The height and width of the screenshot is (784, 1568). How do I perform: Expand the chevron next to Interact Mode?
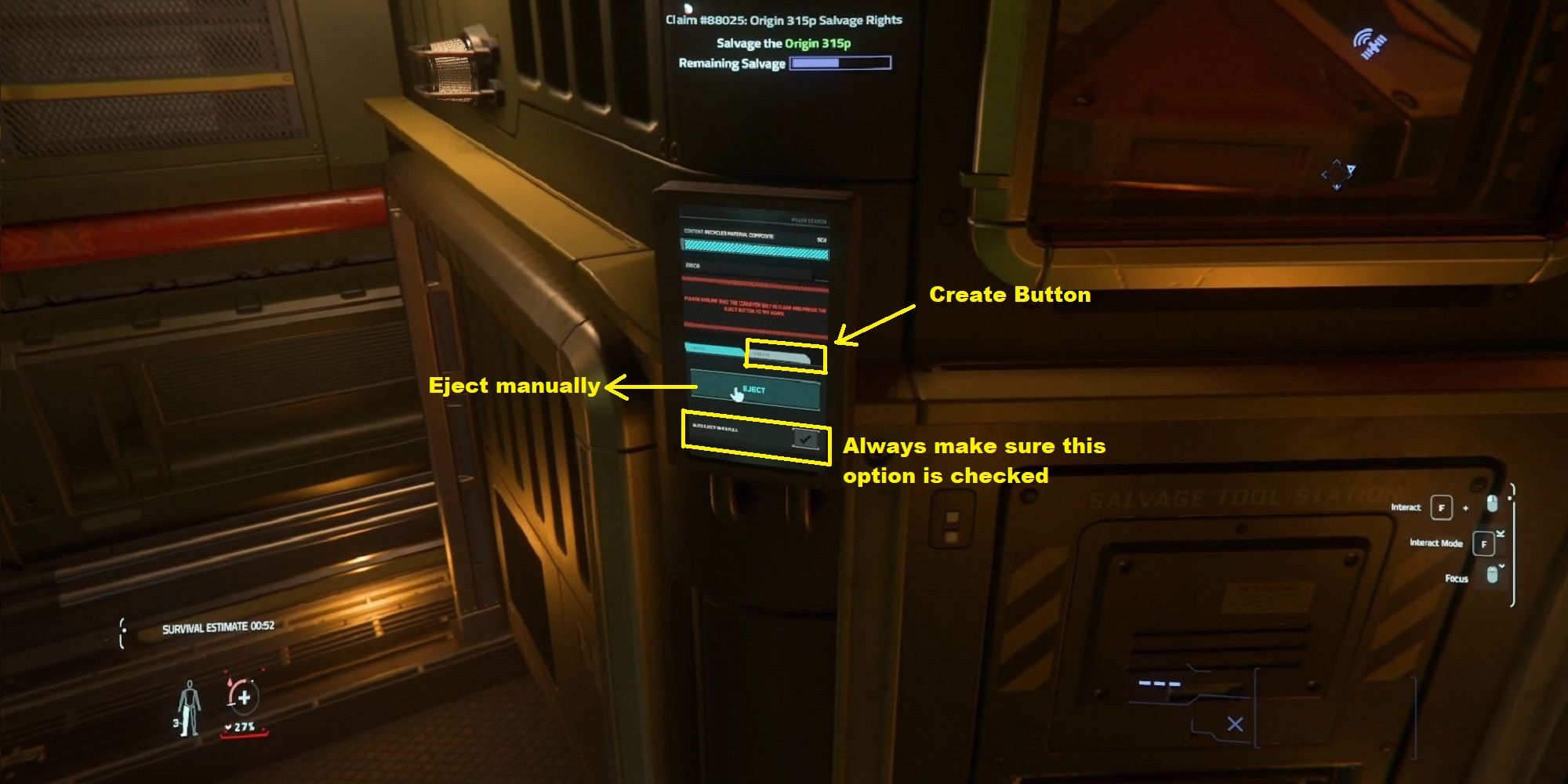point(1501,533)
